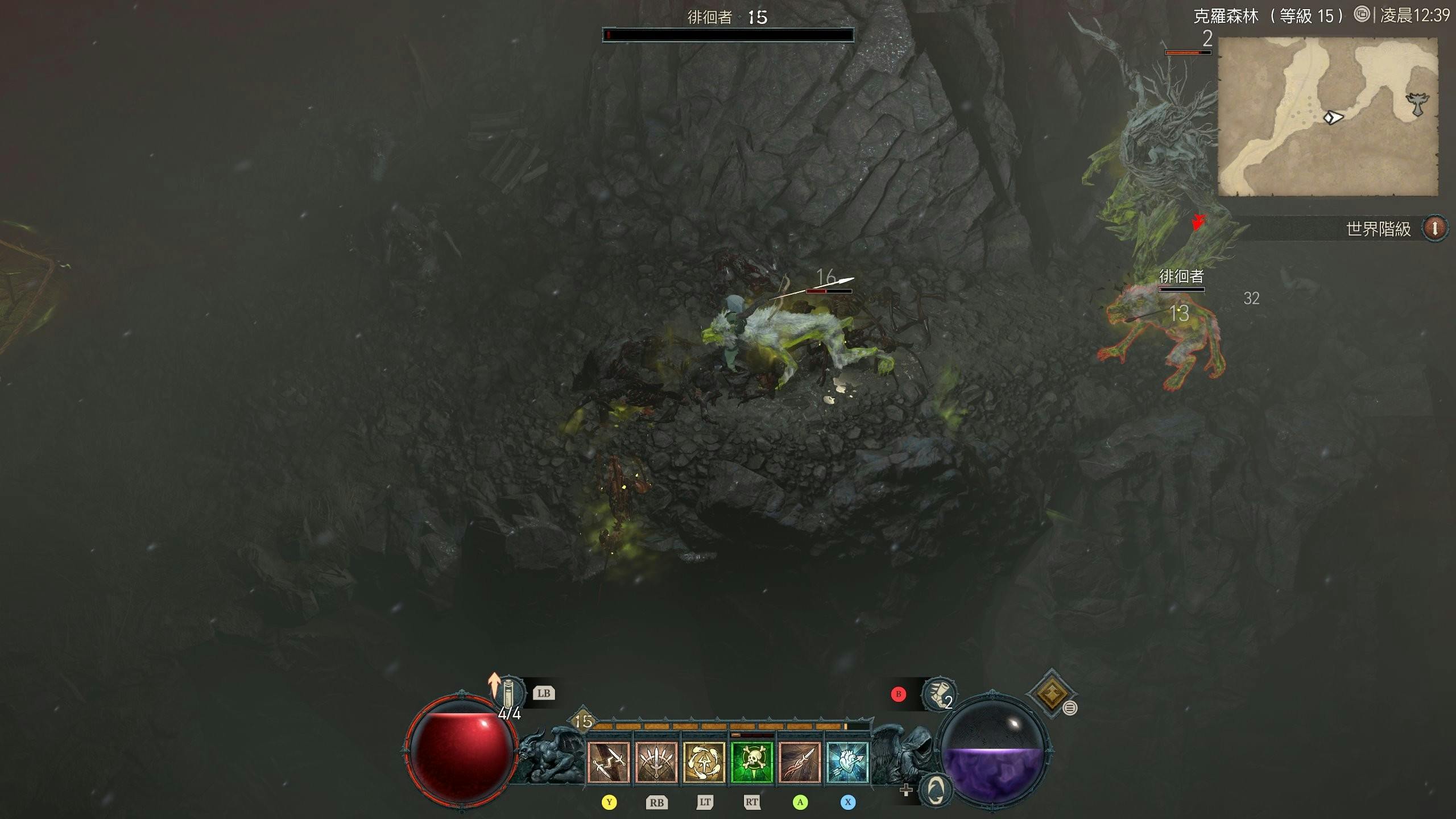The image size is (1456, 819).
Task: Trigger the yellow circling-spirits skill
Action: 704,763
